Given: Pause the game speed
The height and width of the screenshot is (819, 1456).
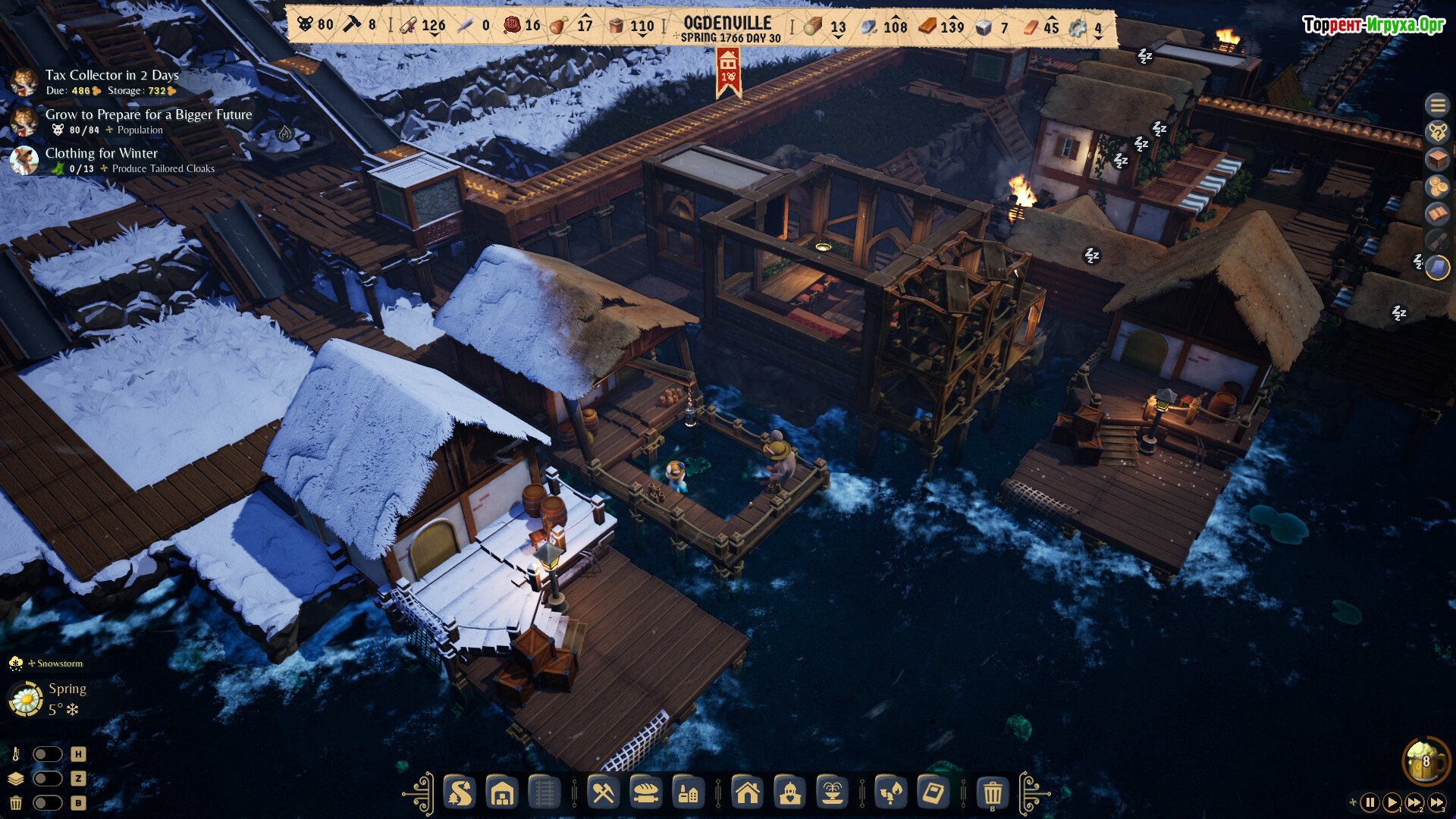Looking at the screenshot, I should [1370, 802].
